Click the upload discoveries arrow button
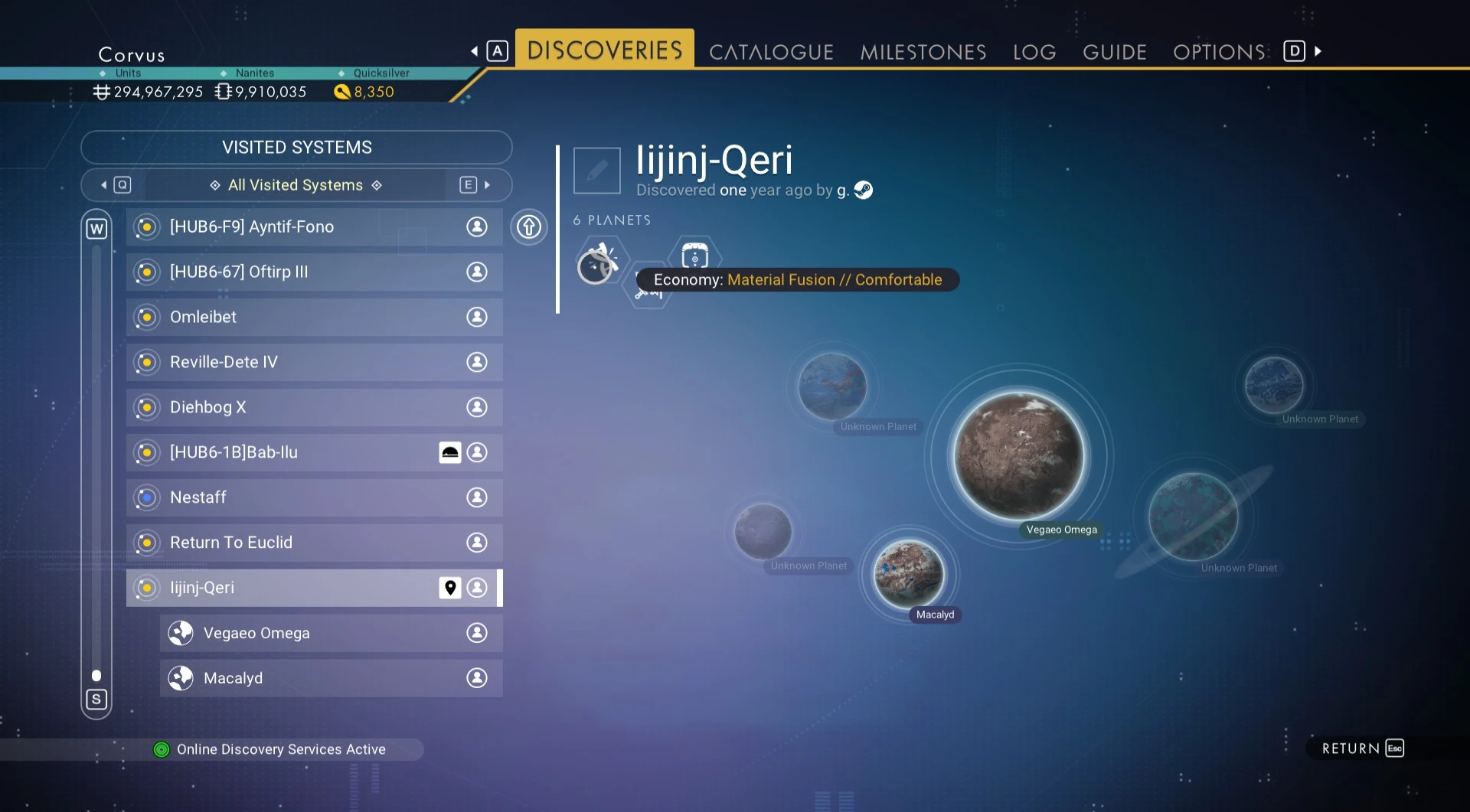The image size is (1470, 812). pyautogui.click(x=529, y=227)
